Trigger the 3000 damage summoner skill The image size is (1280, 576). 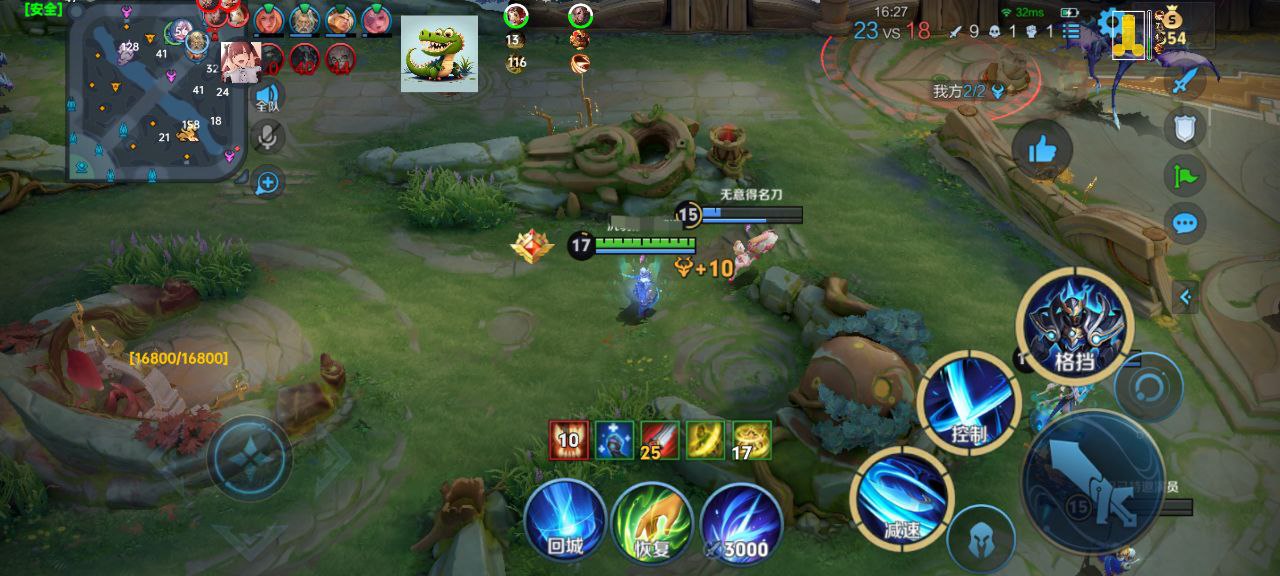pos(740,520)
